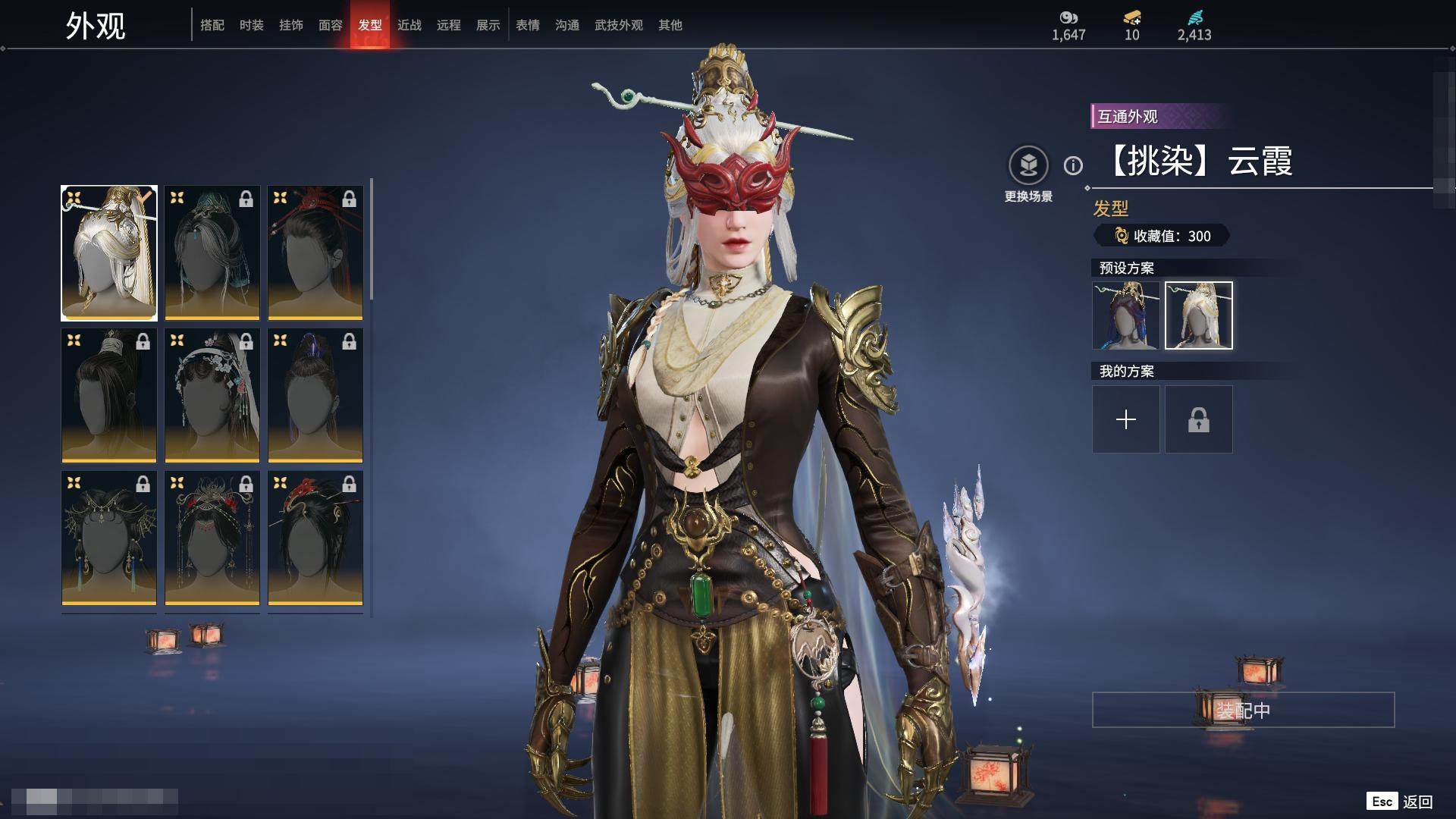Select the 挂饰 tab
This screenshot has width=1456, height=819.
pyautogui.click(x=291, y=25)
